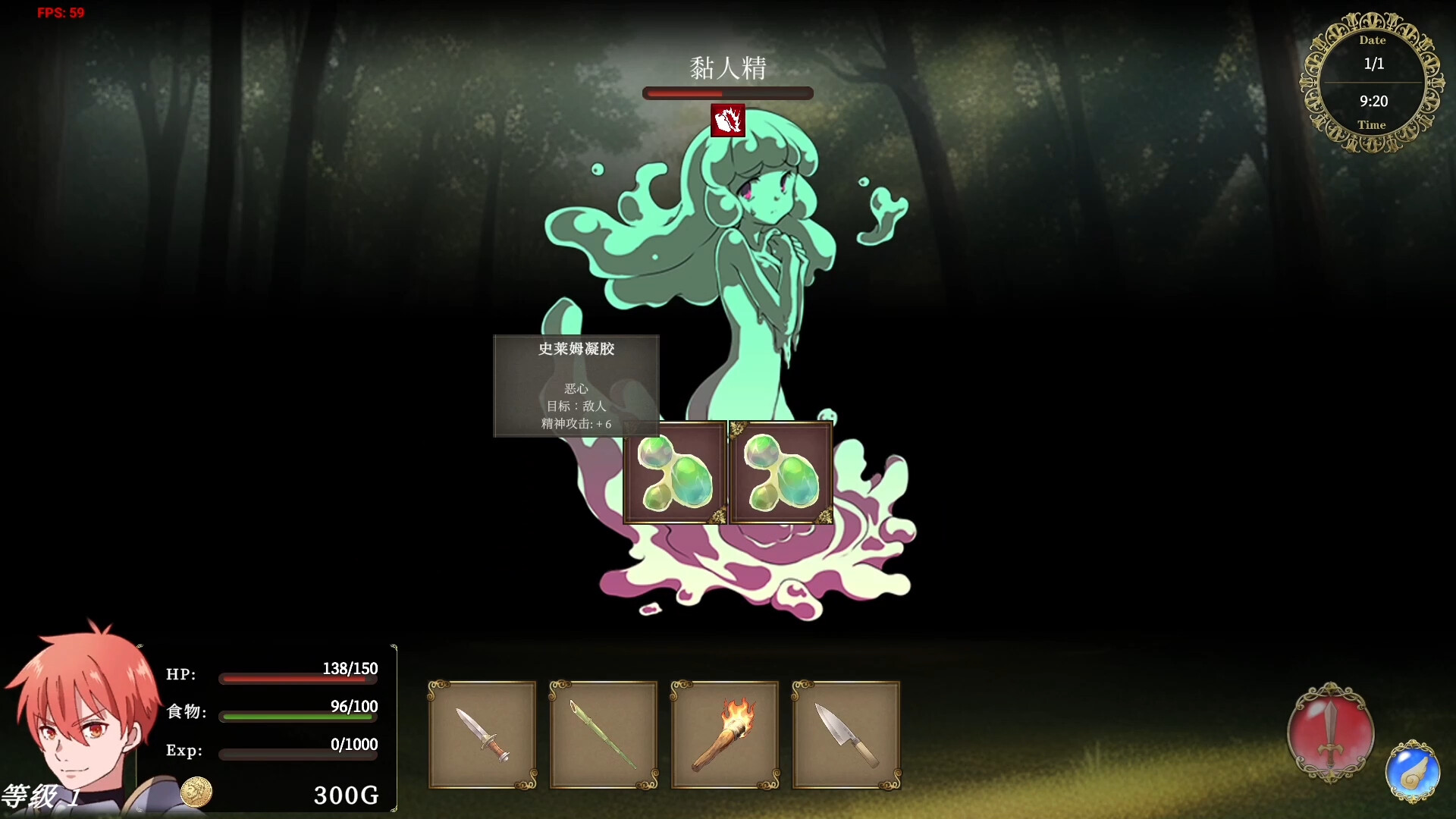Select the bamboo spear hotbar slot
The height and width of the screenshot is (819, 1456).
pos(604,735)
